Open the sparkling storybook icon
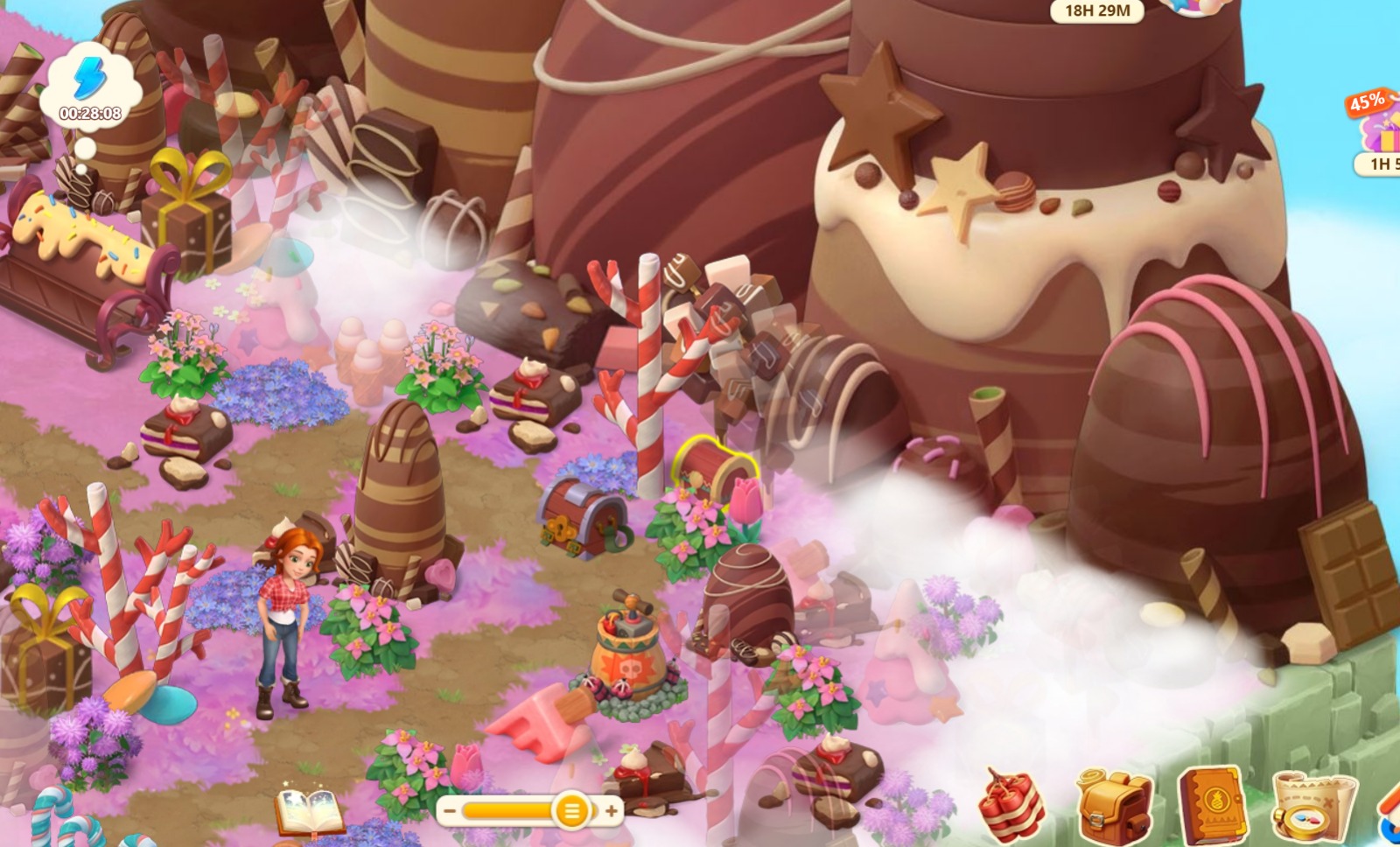The height and width of the screenshot is (847, 1400). 308,811
